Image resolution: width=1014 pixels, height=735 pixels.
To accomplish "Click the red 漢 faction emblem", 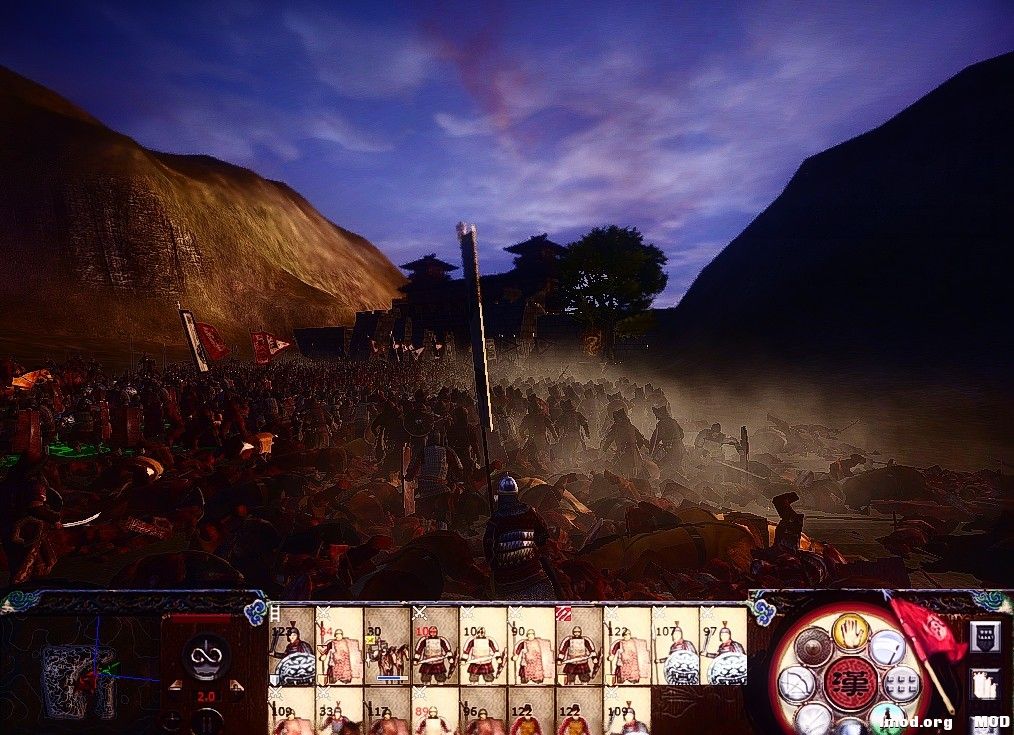I will point(850,684).
